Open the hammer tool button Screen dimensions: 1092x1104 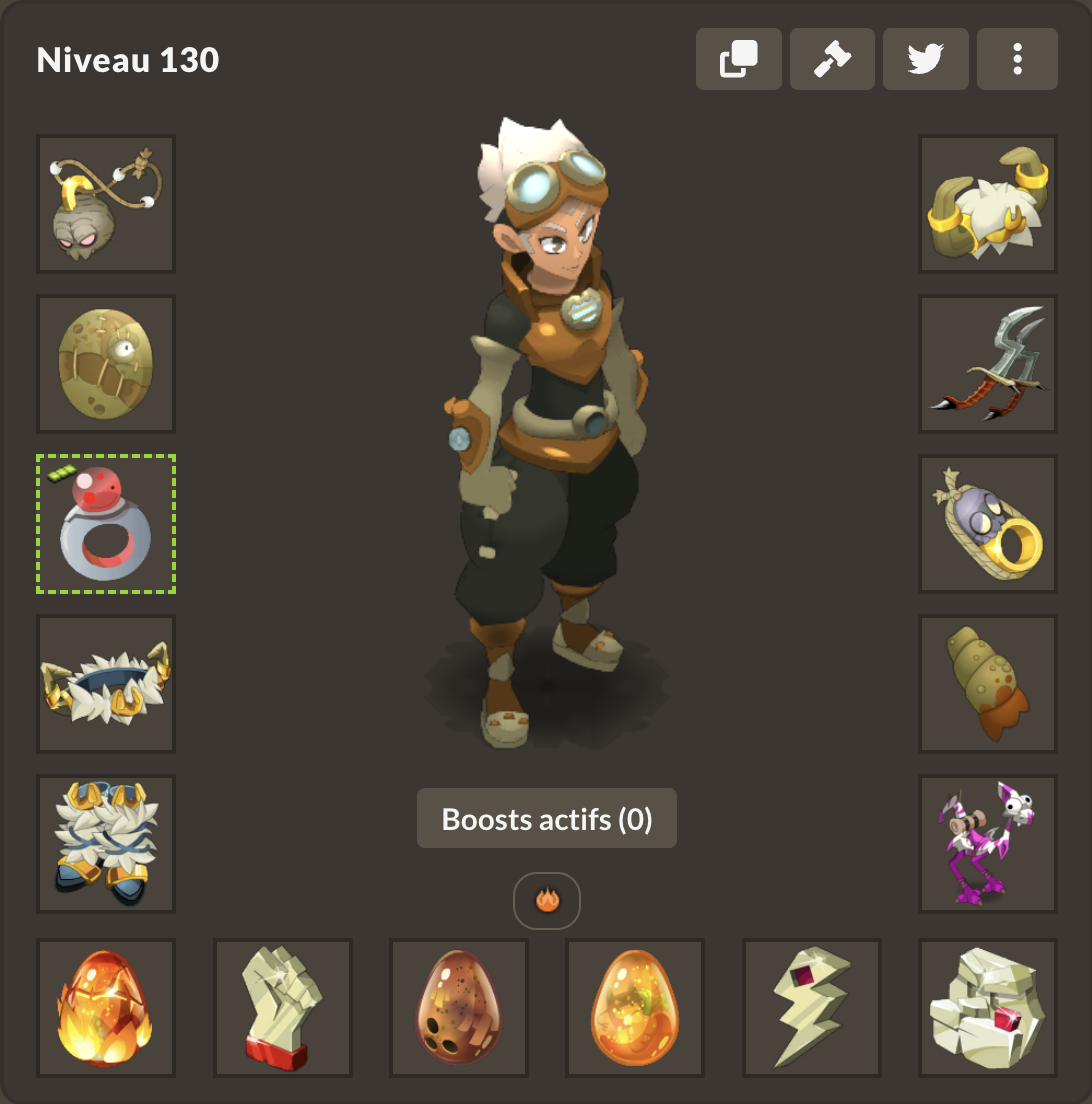(x=832, y=59)
